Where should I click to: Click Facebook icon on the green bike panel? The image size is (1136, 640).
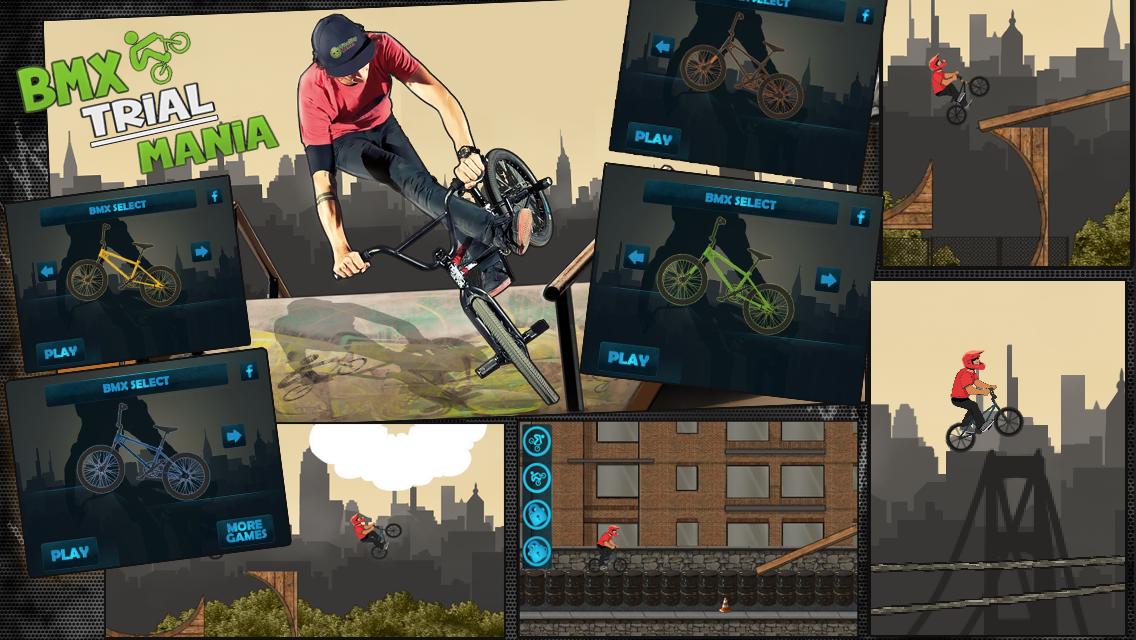pos(859,217)
